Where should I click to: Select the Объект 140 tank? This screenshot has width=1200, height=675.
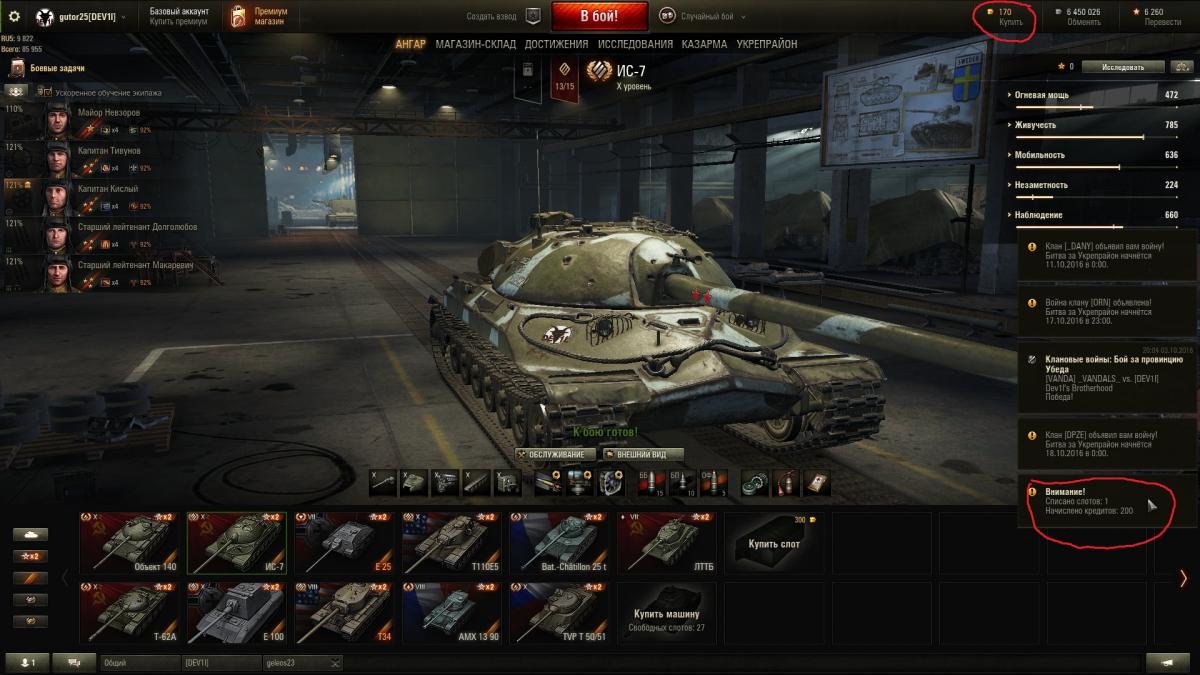point(131,543)
